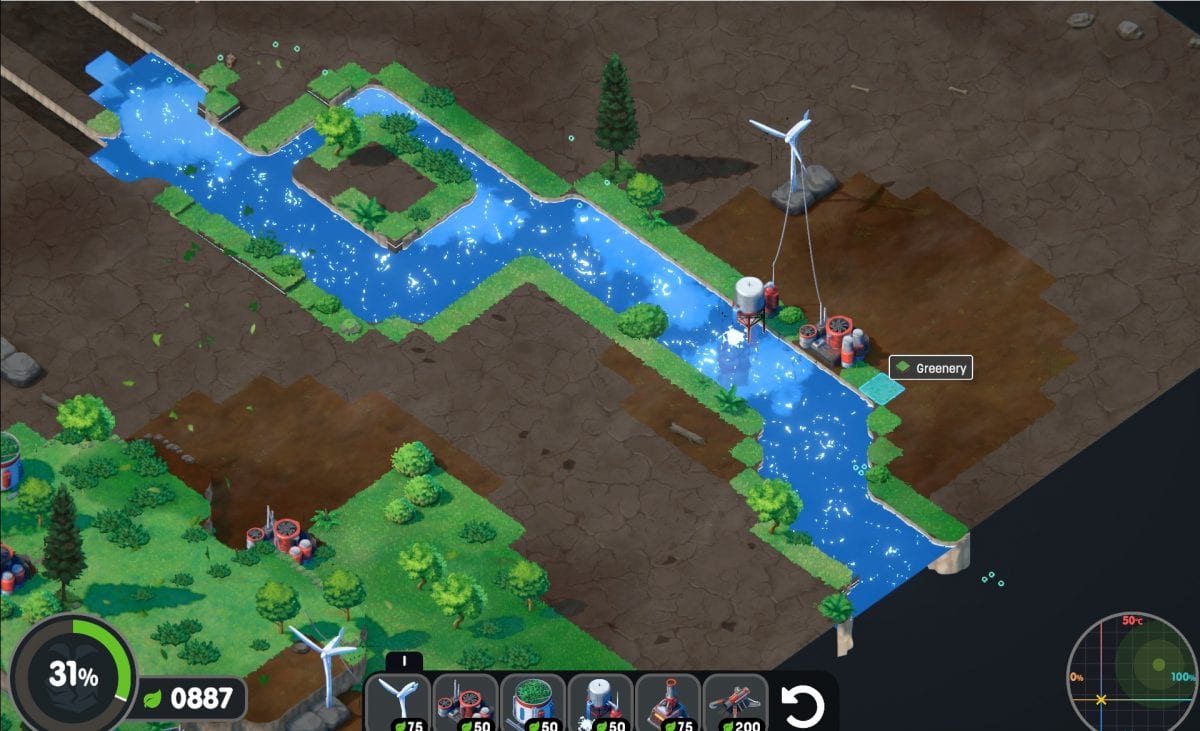Viewport: 1200px width, 731px height.
Task: Switch to building tier I tab
Action: [403, 661]
